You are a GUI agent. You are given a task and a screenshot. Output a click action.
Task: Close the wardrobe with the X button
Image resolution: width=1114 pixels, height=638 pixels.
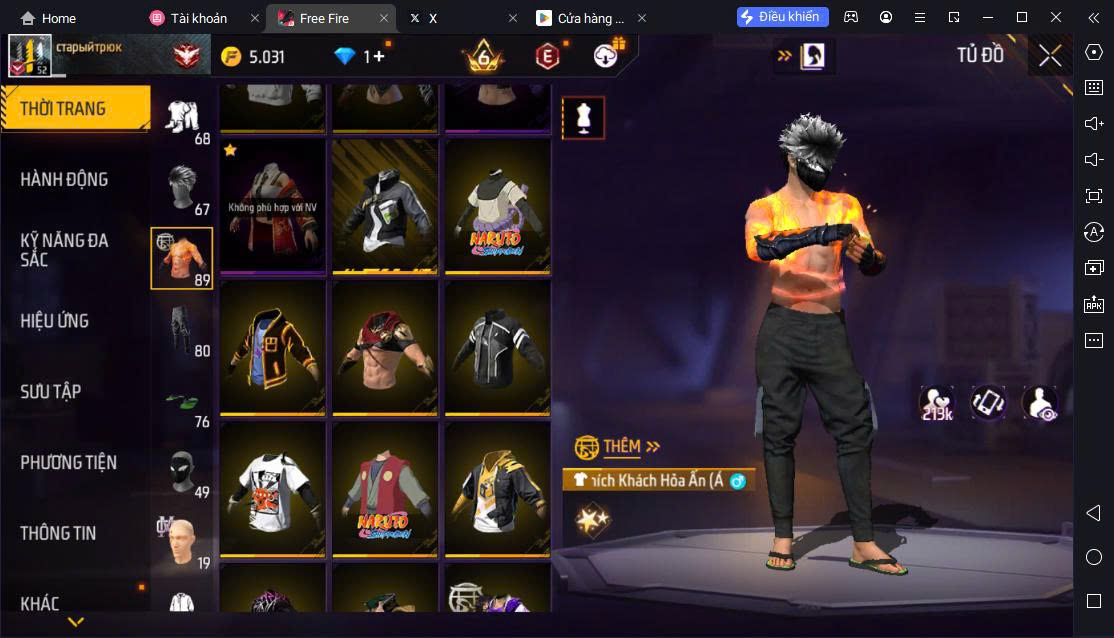(x=1049, y=56)
